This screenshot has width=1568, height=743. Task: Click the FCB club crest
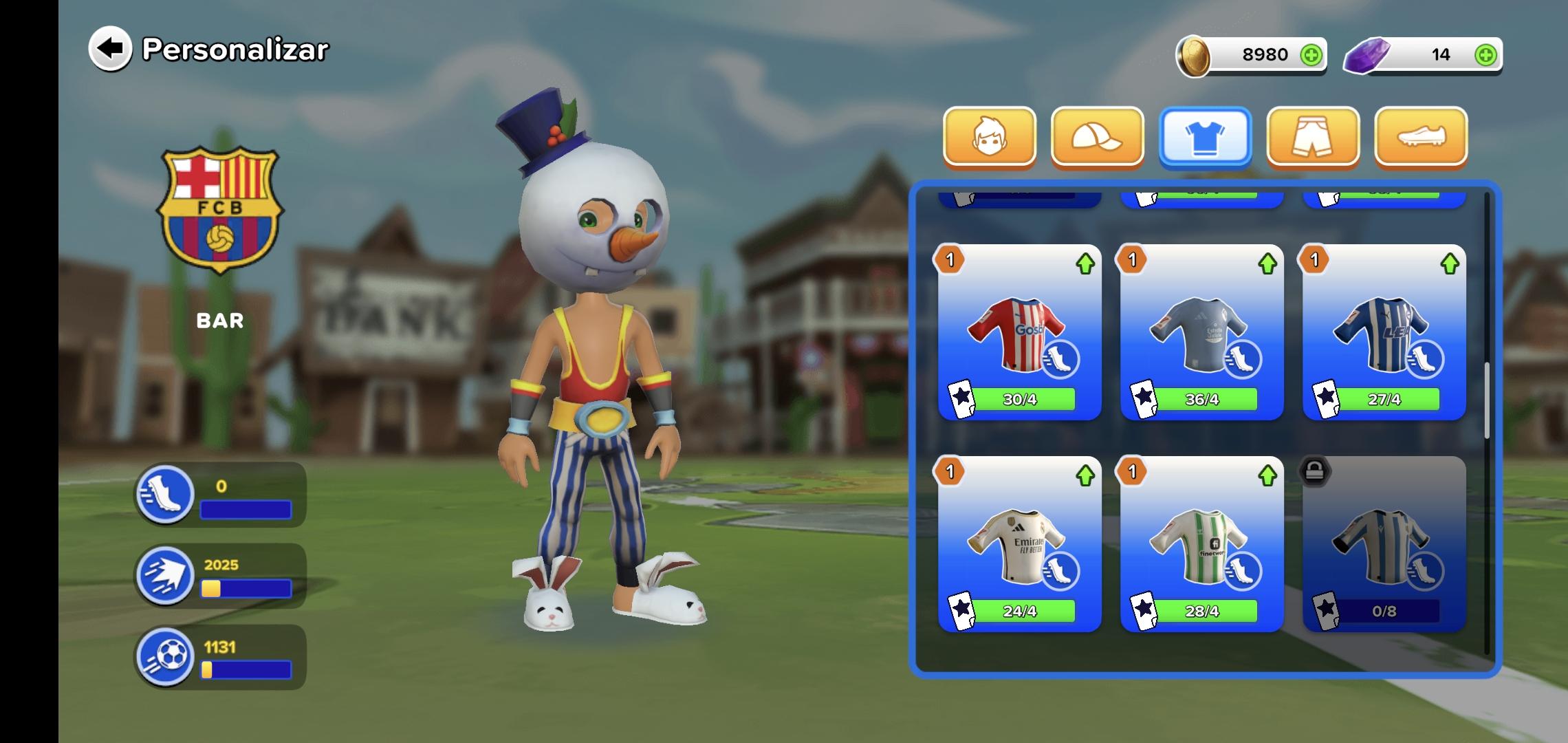pos(220,209)
